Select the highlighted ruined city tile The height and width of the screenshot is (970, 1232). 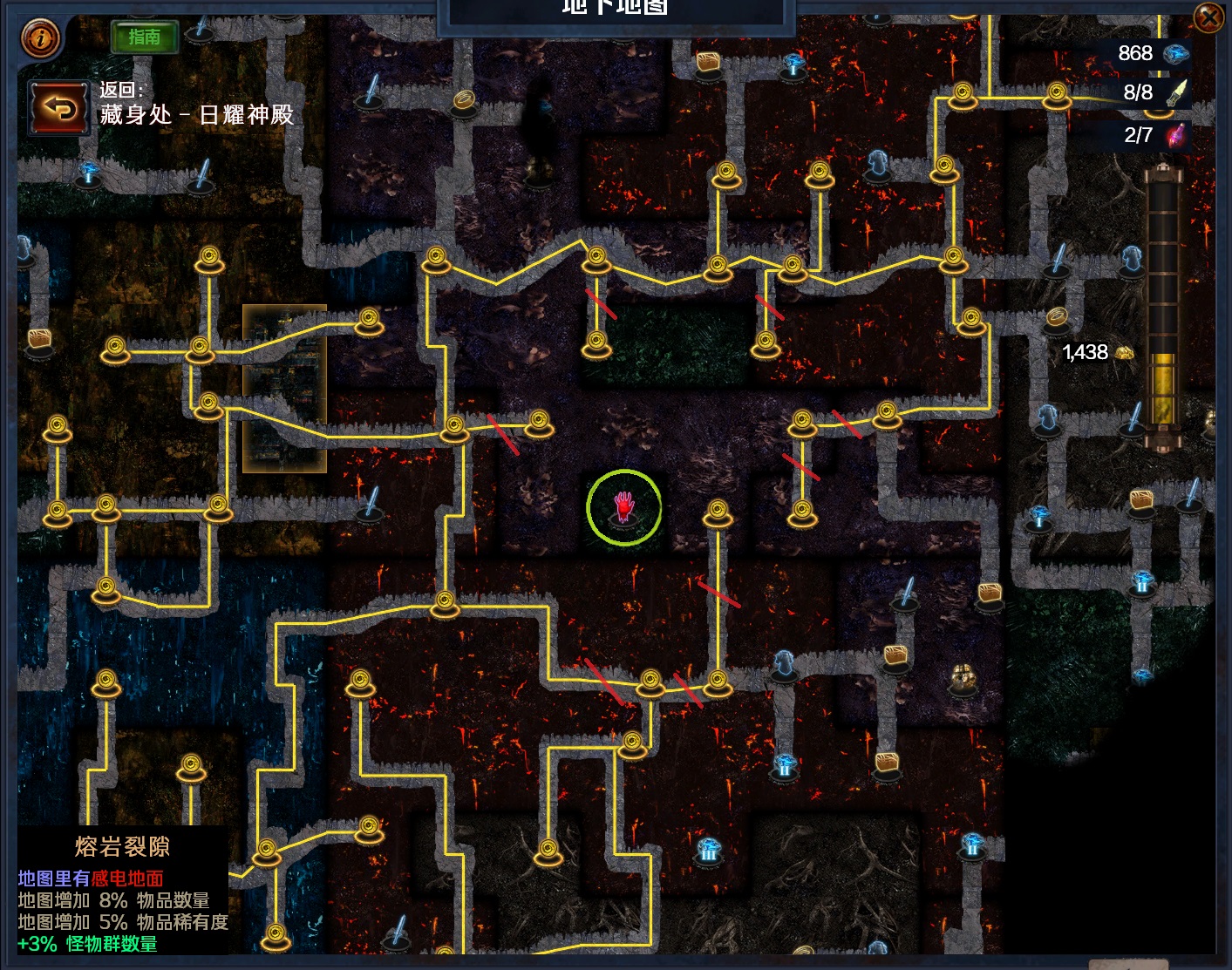284,388
